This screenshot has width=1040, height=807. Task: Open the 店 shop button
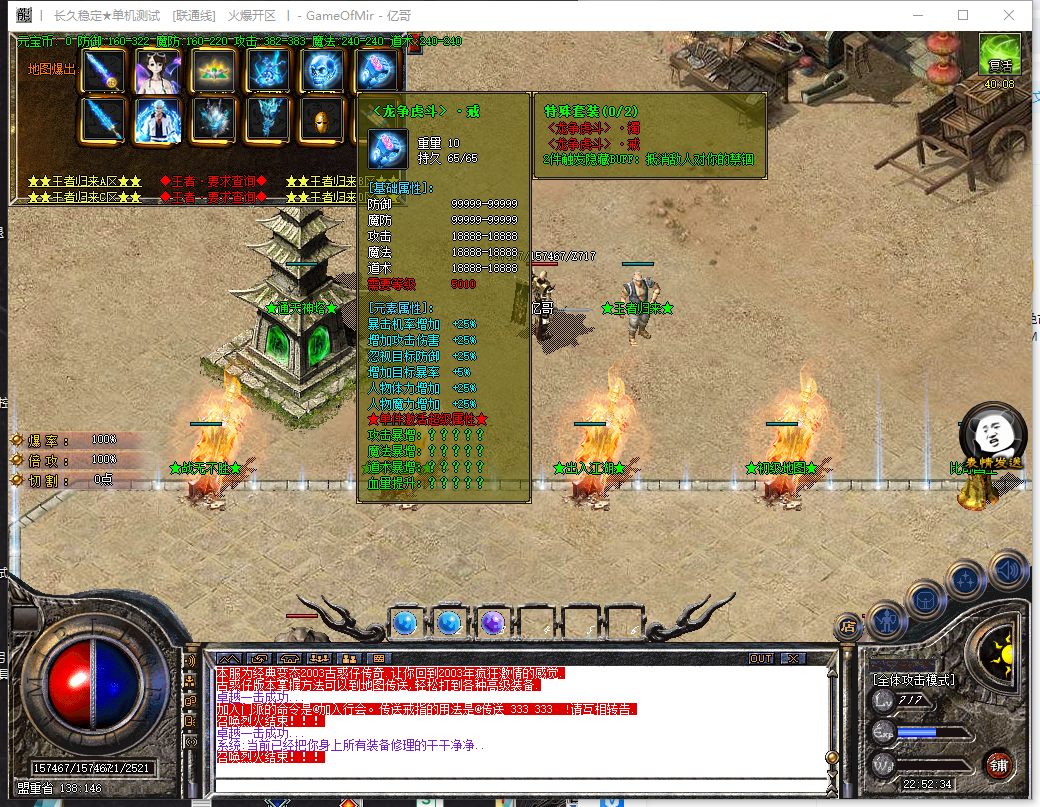click(x=849, y=627)
